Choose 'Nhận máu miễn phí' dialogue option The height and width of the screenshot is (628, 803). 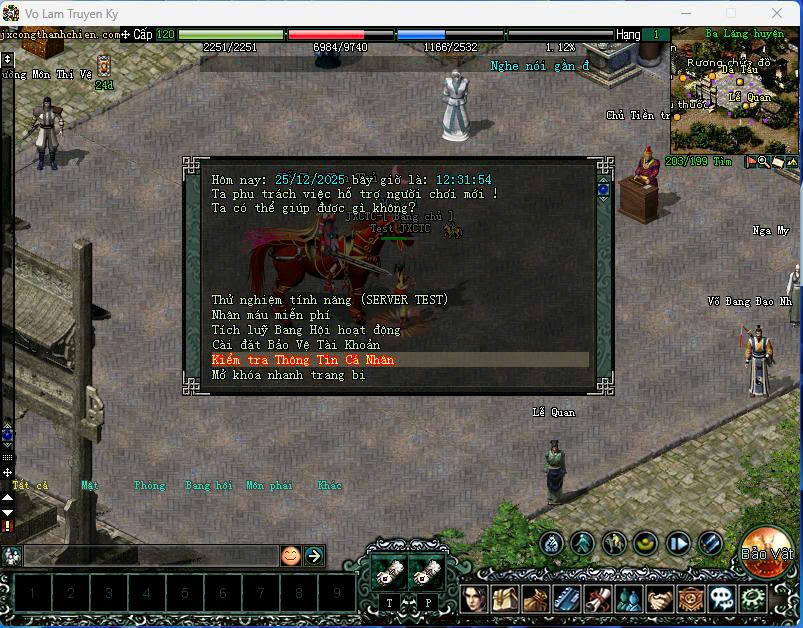pos(271,315)
